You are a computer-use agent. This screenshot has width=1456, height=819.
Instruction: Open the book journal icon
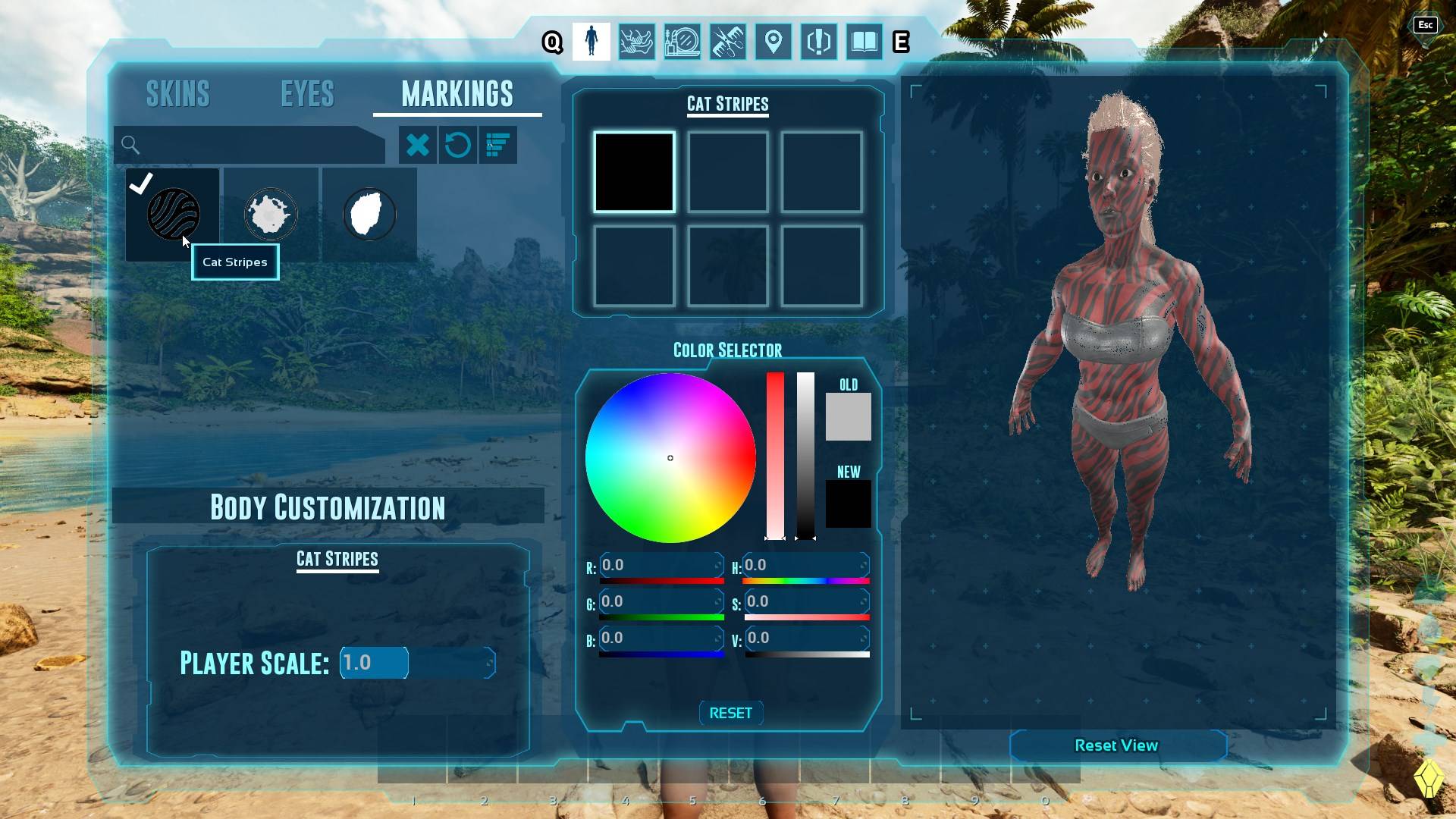[x=864, y=42]
